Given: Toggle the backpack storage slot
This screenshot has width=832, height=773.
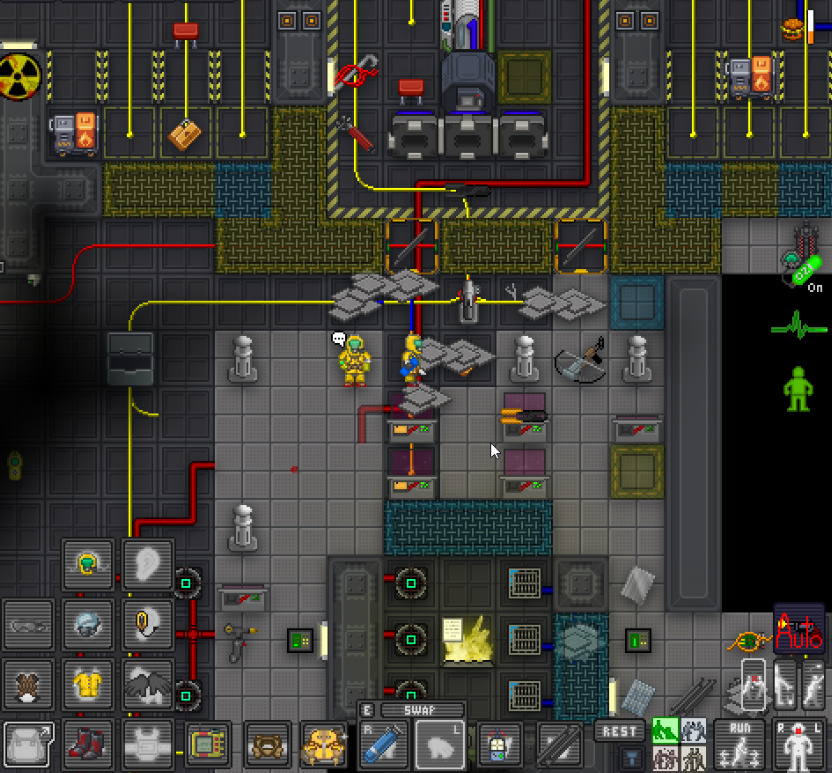Looking at the screenshot, I should click(29, 744).
